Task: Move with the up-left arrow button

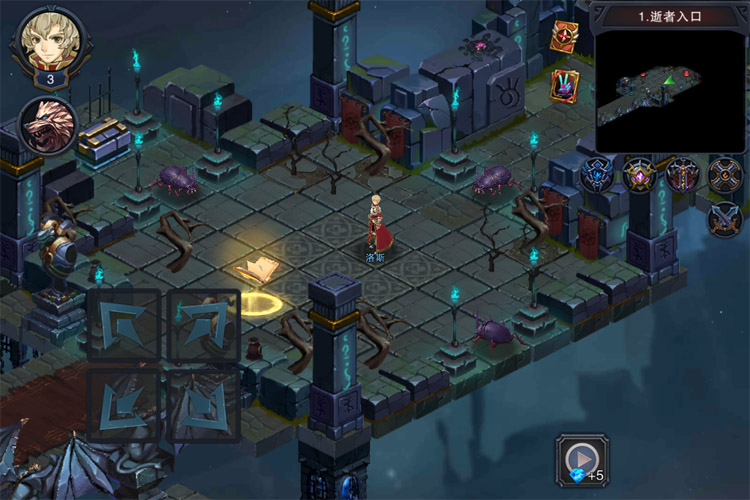Action: click(123, 325)
